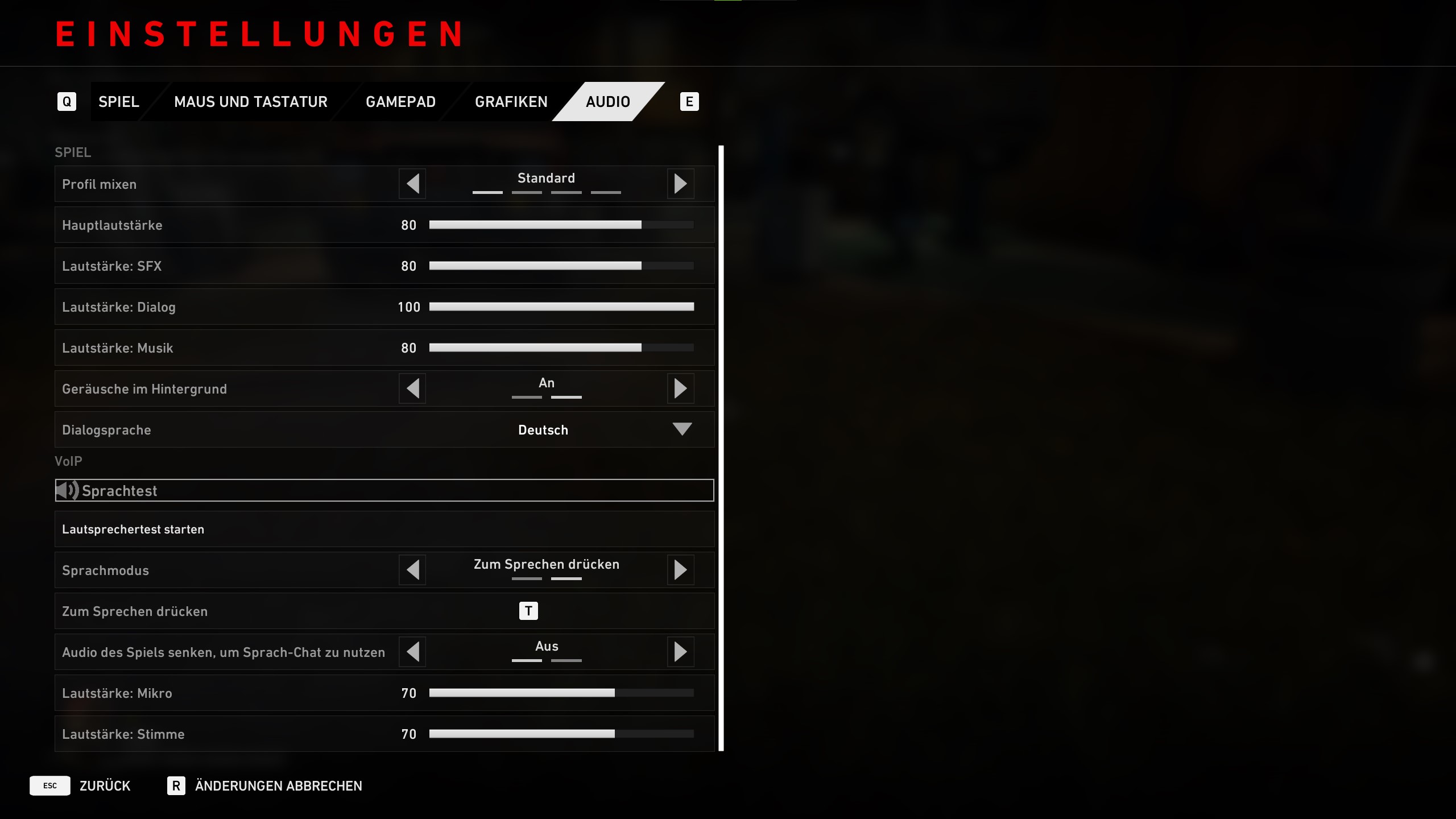1456x819 pixels.
Task: Open the Dialogsprache dropdown
Action: [x=681, y=429]
